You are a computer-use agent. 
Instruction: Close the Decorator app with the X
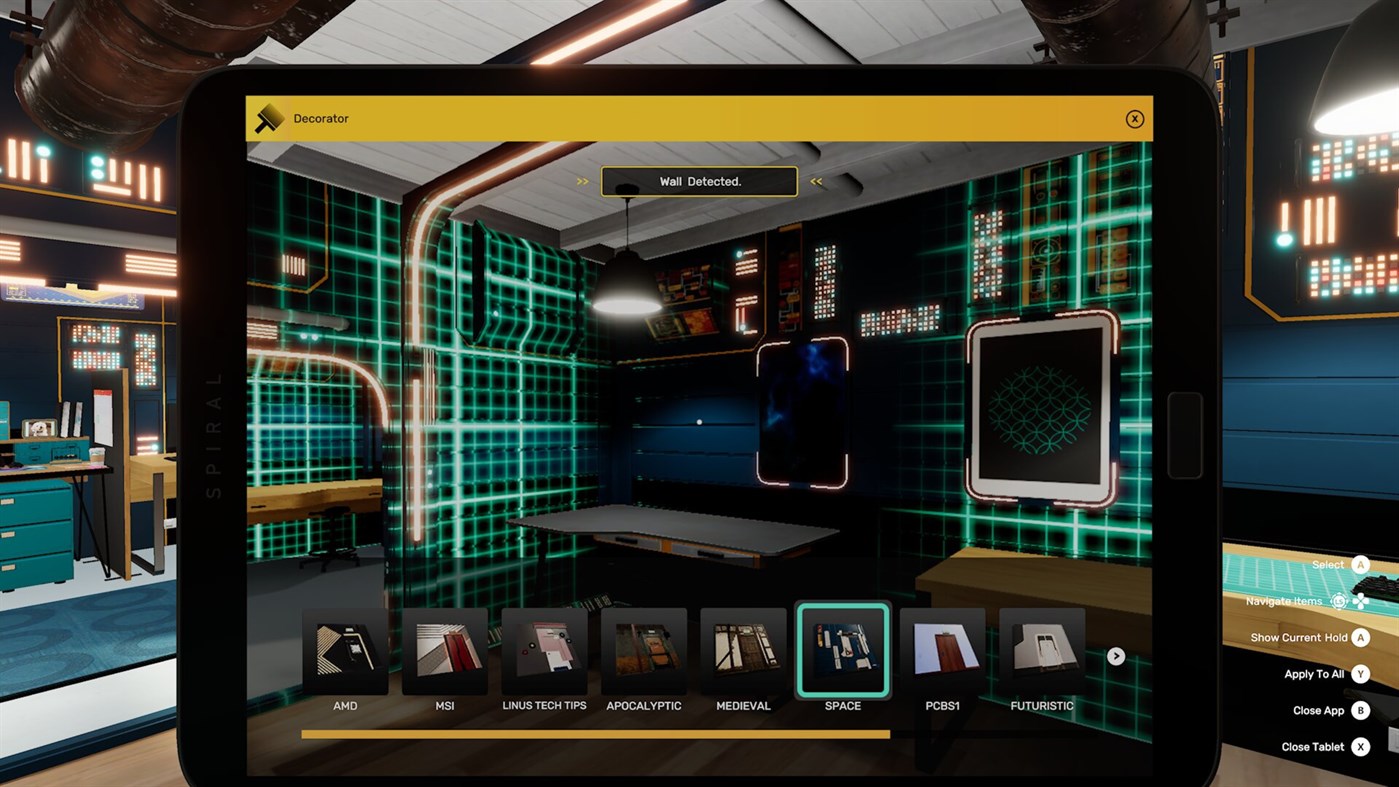point(1135,118)
